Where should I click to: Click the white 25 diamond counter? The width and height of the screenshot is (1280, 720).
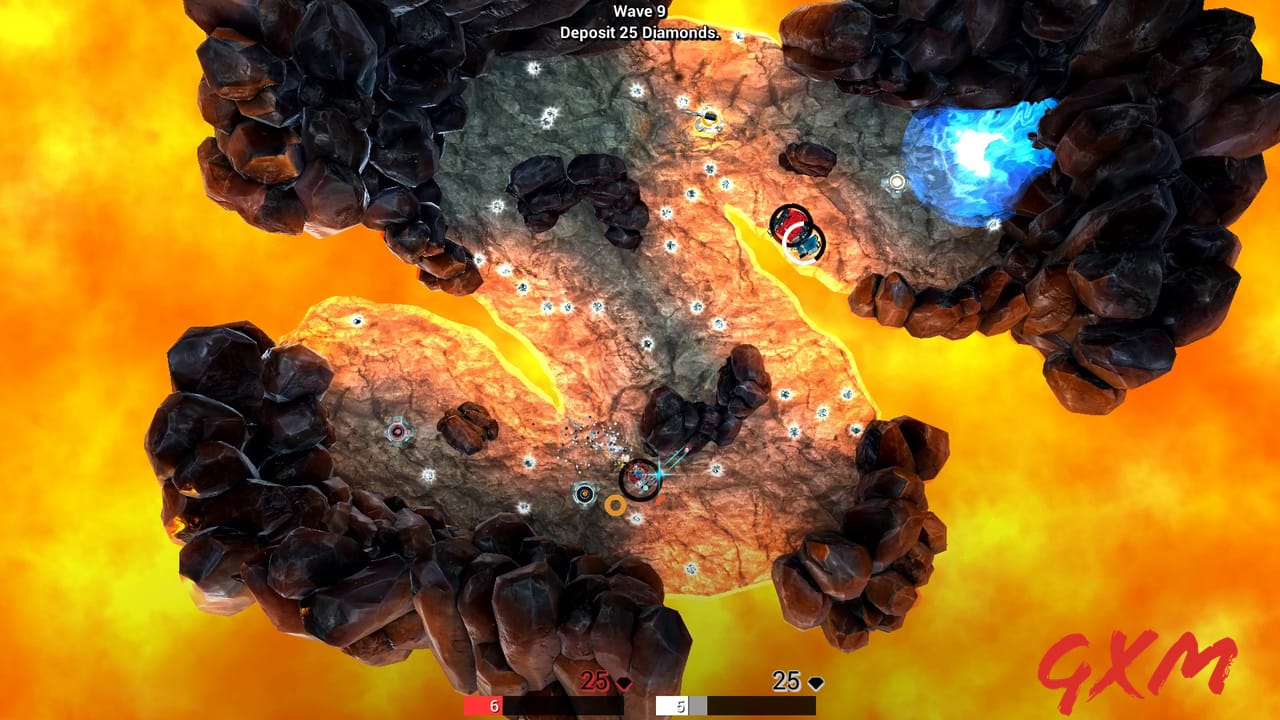click(785, 683)
